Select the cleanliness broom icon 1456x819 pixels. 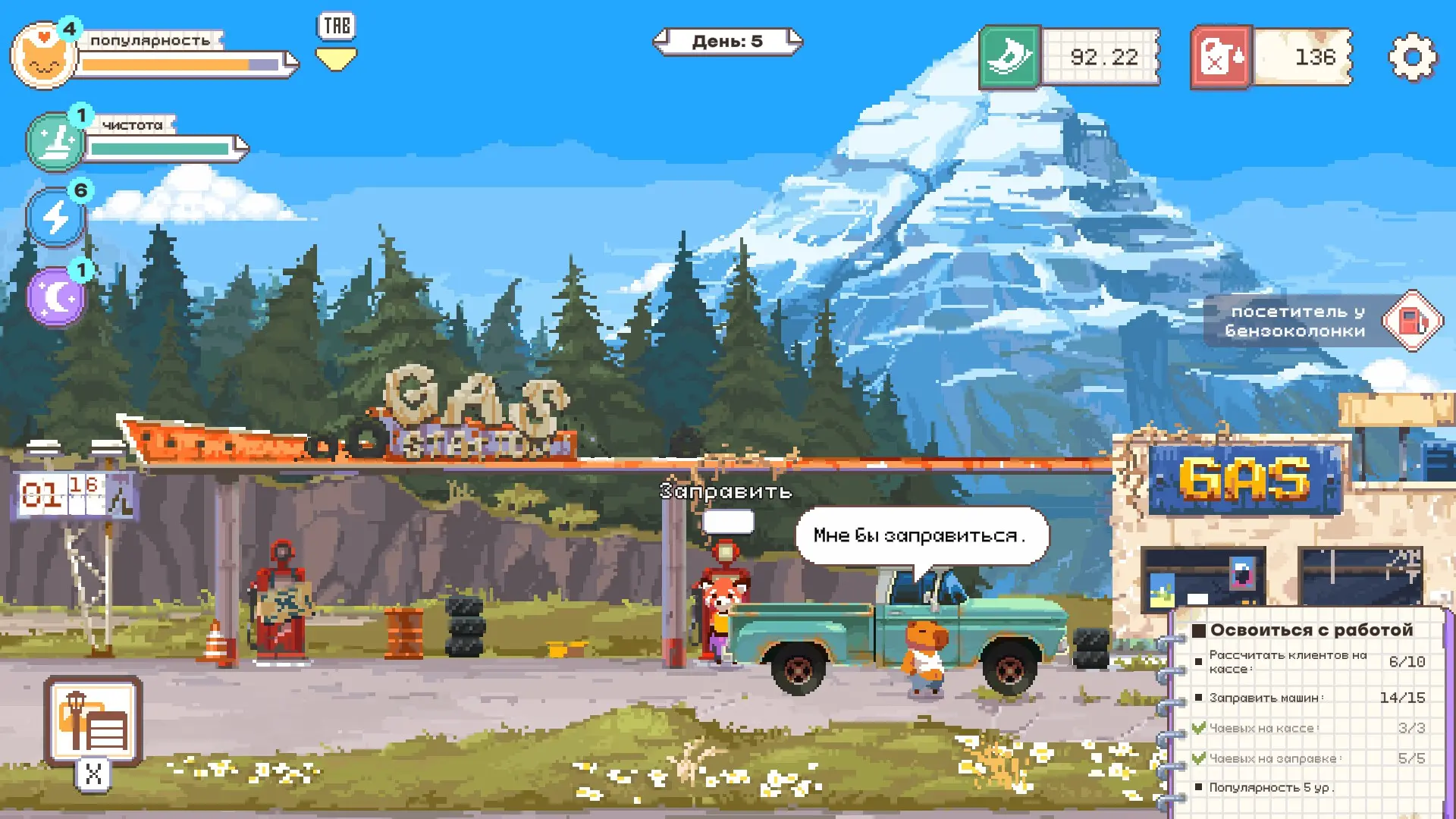pyautogui.click(x=55, y=142)
